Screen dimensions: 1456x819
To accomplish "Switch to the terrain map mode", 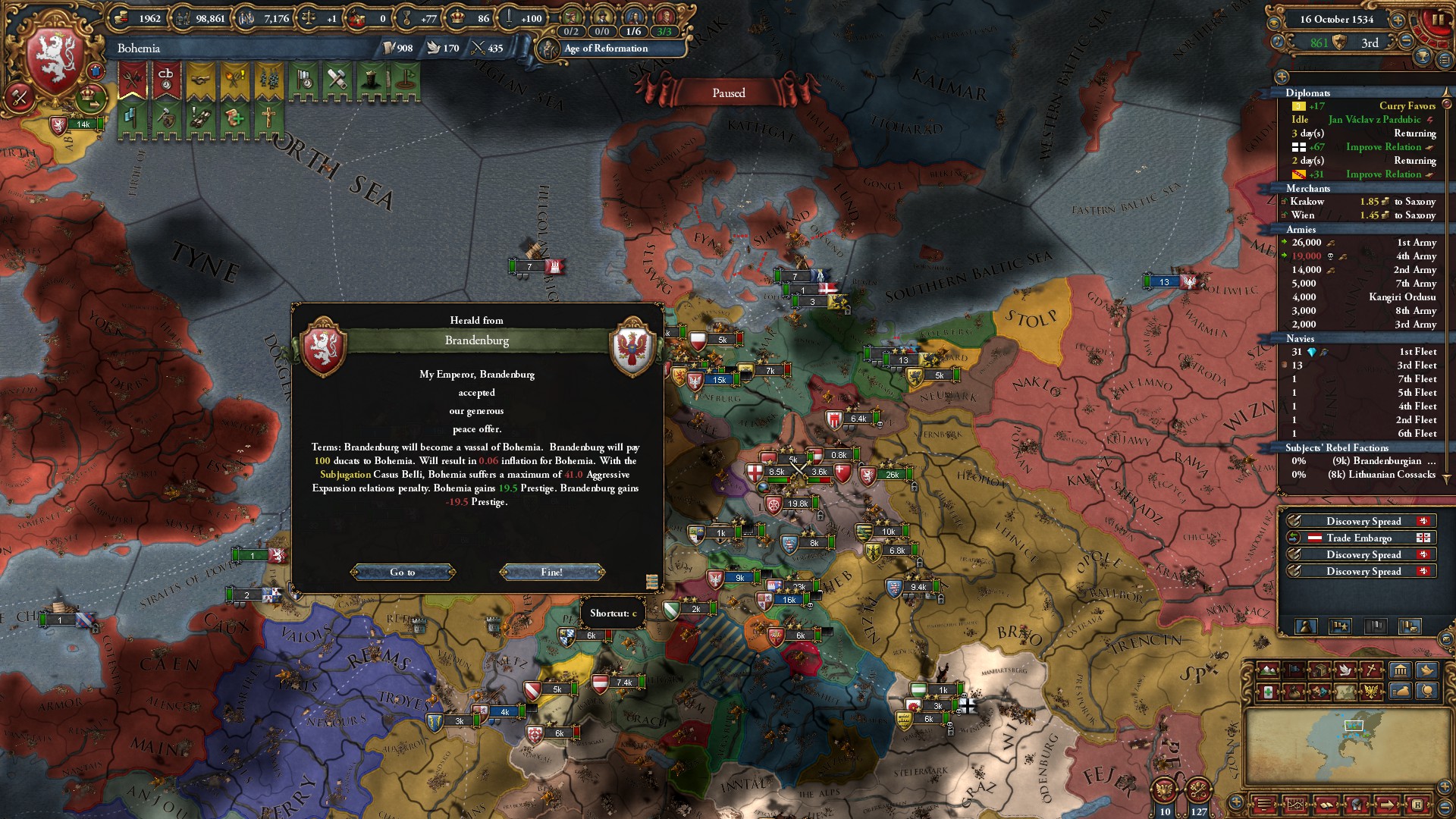I will coord(1266,670).
